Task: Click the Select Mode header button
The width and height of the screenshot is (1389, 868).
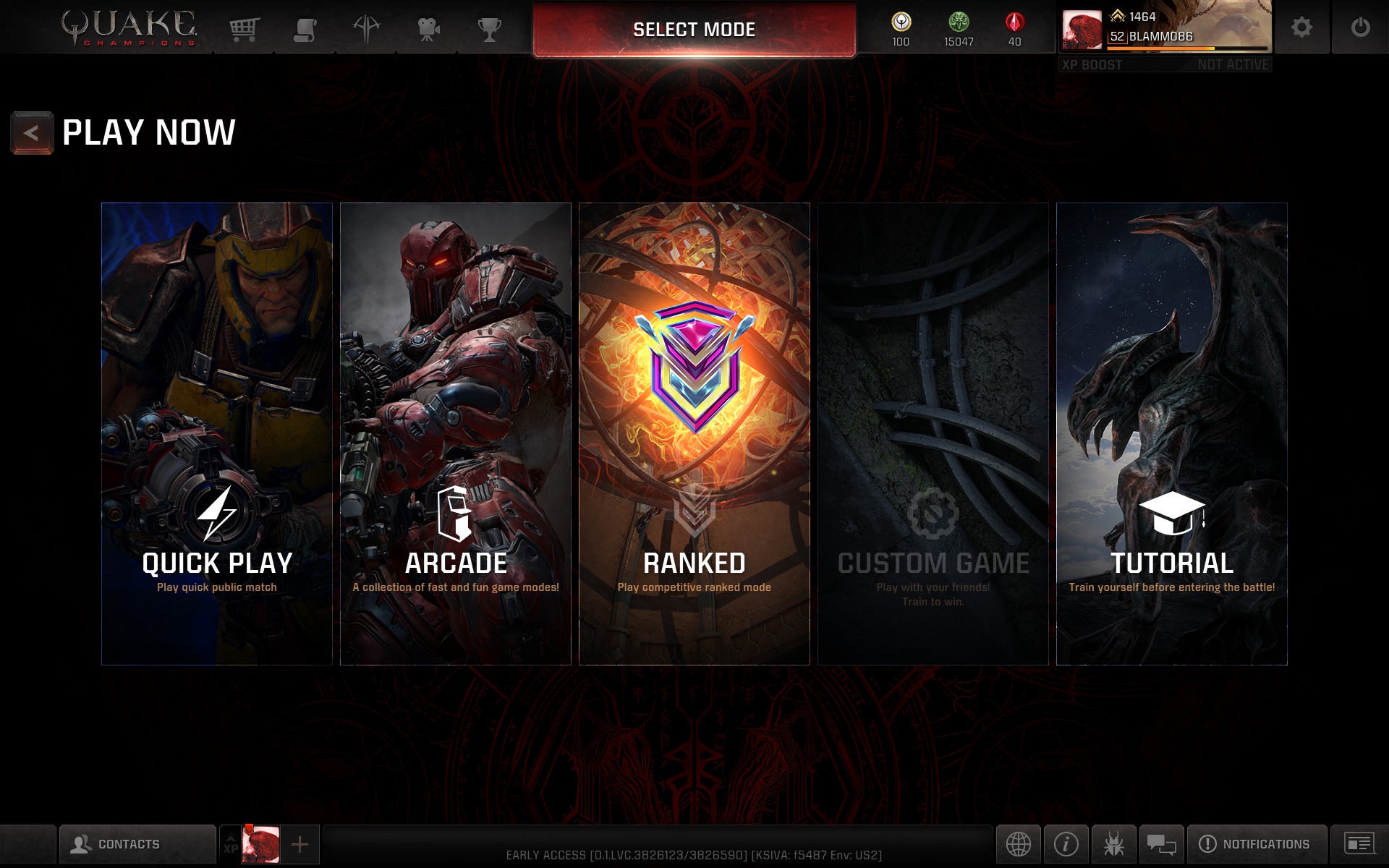Action: [x=694, y=30]
